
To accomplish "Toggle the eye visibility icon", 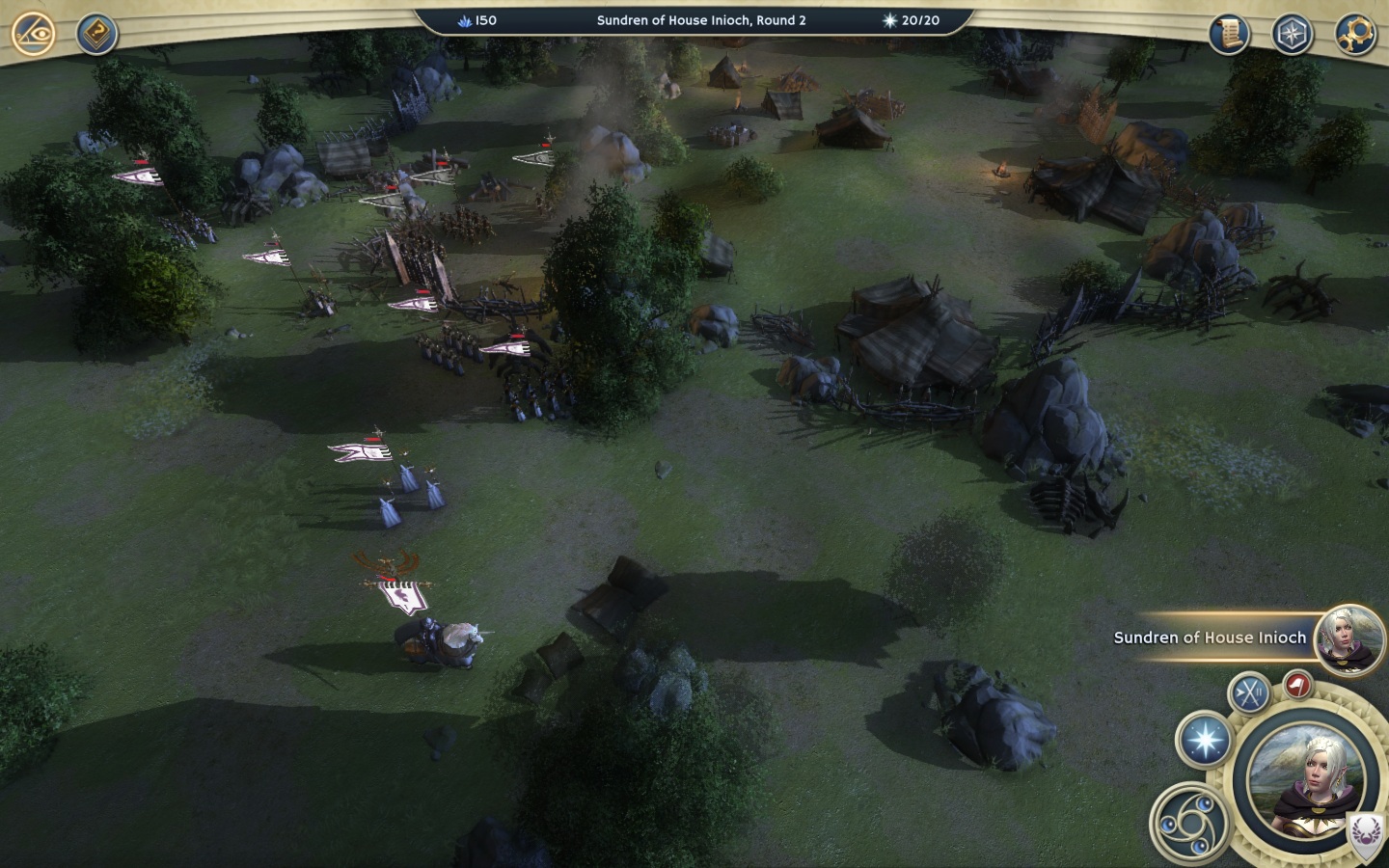I will point(33,34).
